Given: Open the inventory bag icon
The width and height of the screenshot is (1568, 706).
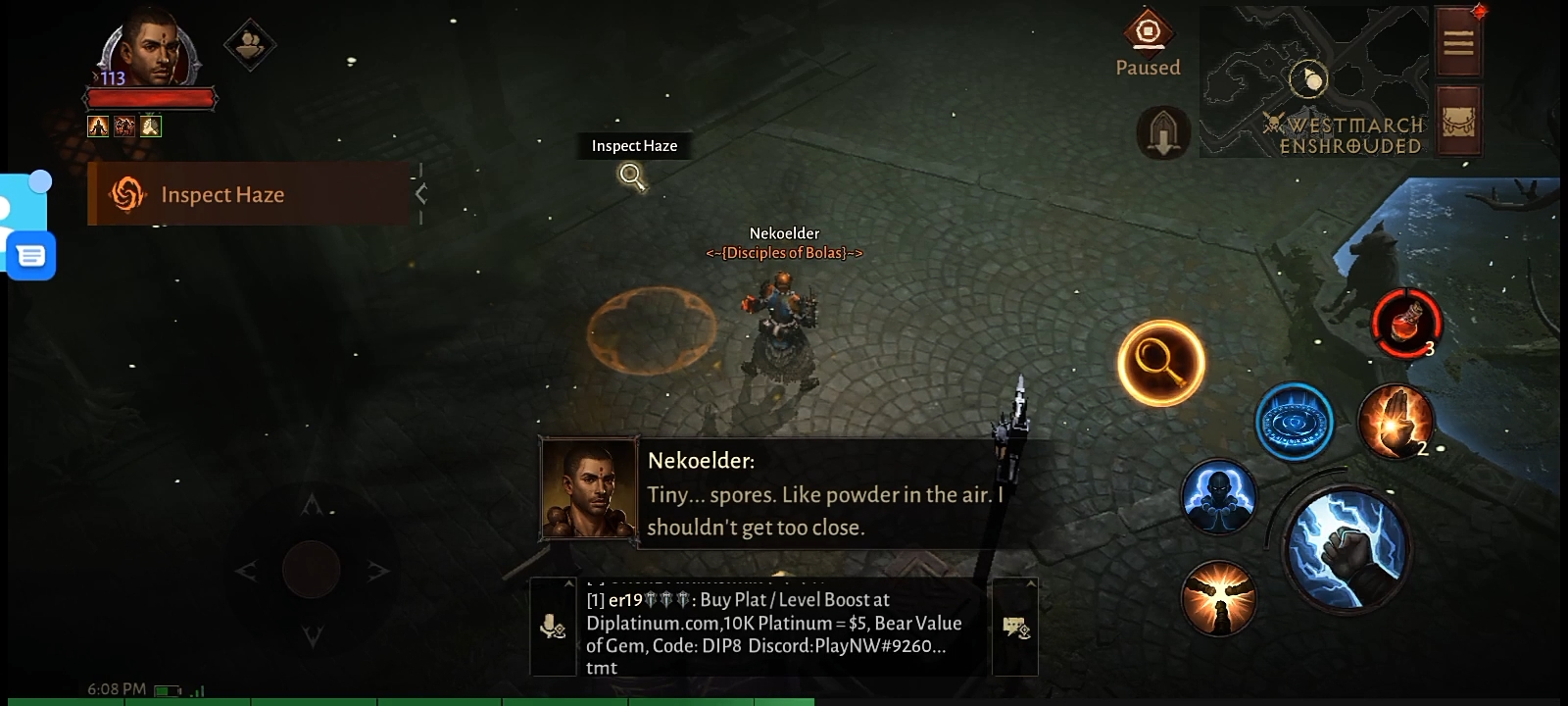Looking at the screenshot, I should point(1457,121).
